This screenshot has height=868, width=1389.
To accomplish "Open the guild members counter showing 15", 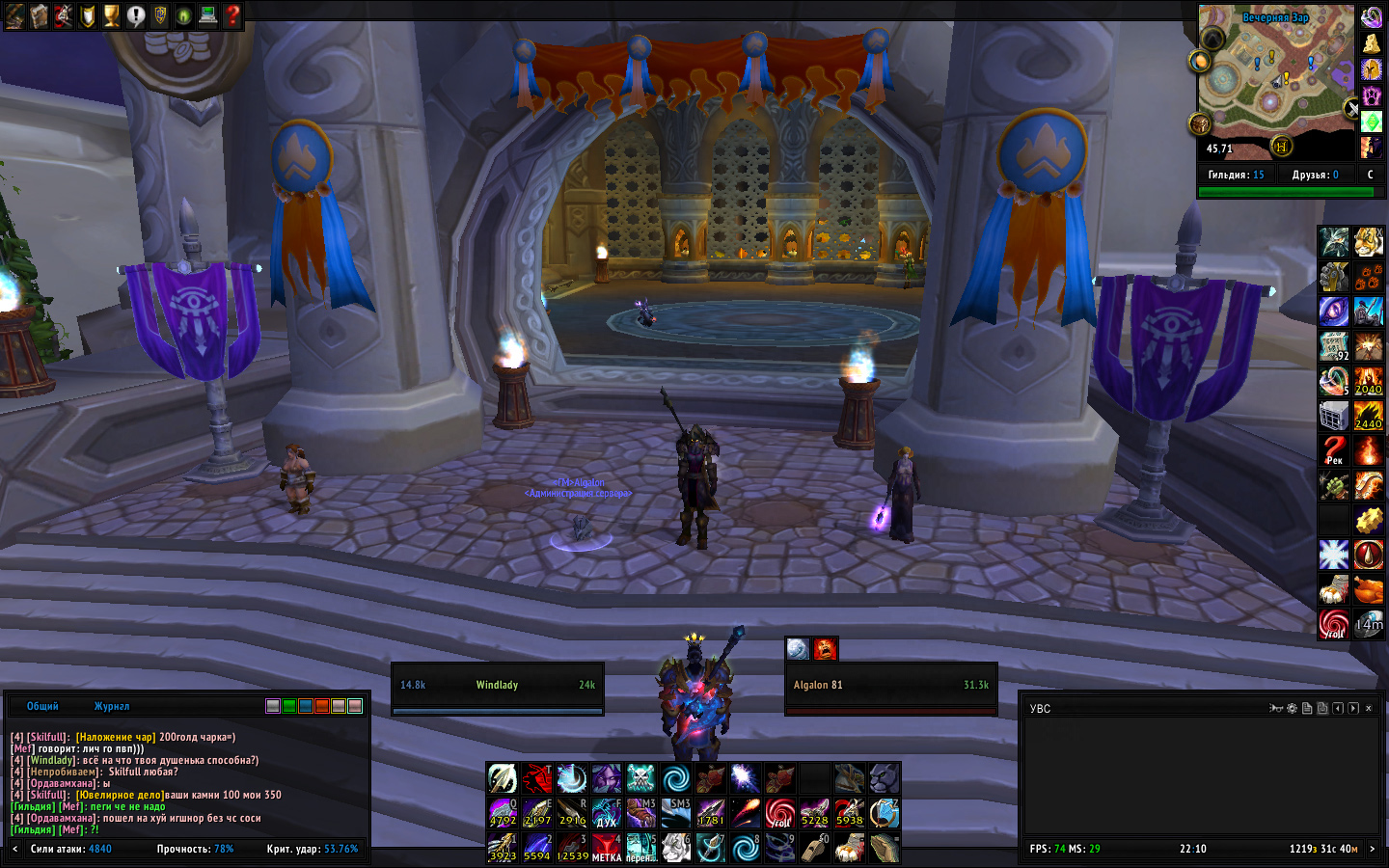I will click(1236, 175).
